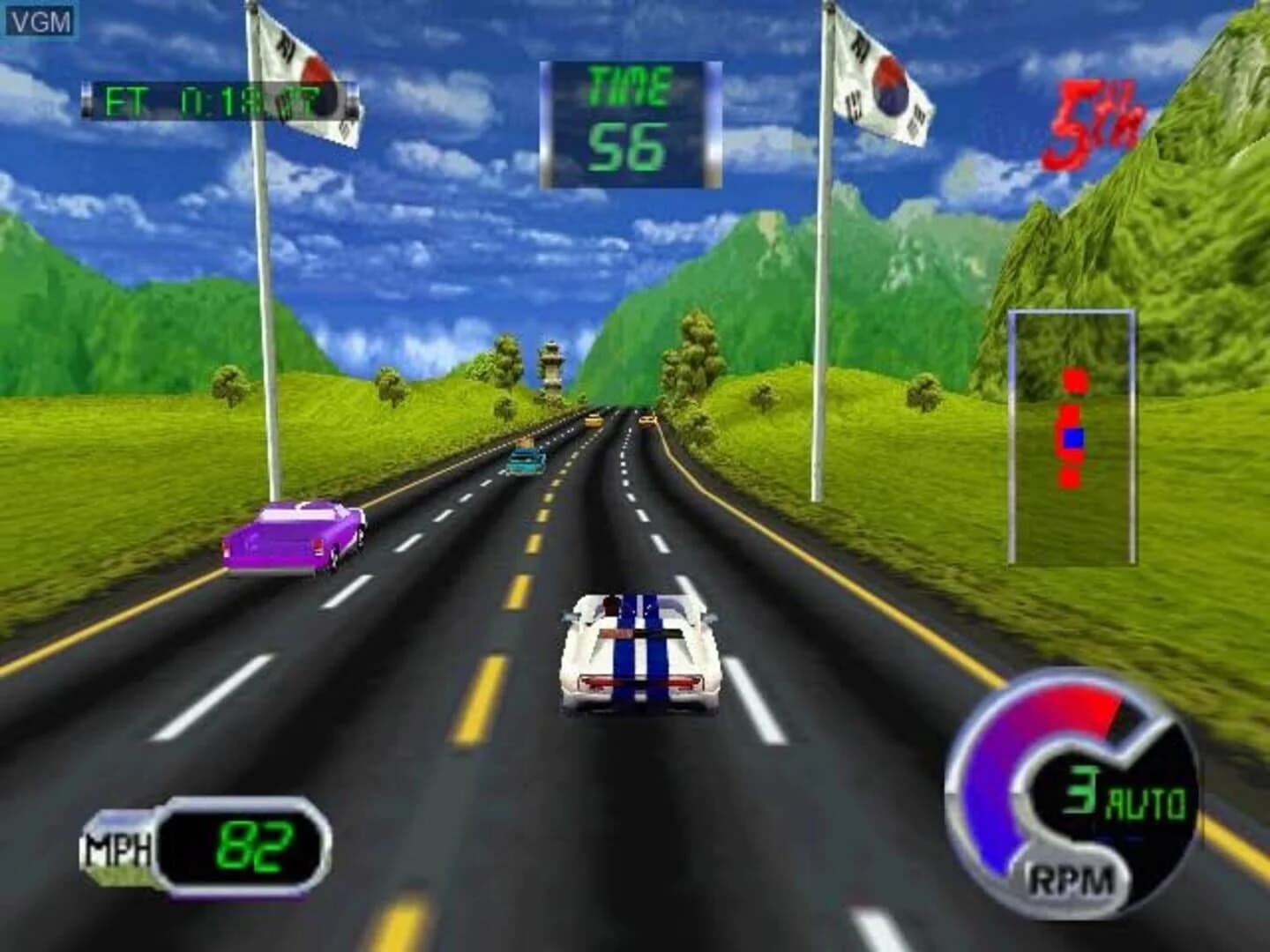Image resolution: width=1270 pixels, height=952 pixels.
Task: Expand the TIME counter display box
Action: (630, 123)
